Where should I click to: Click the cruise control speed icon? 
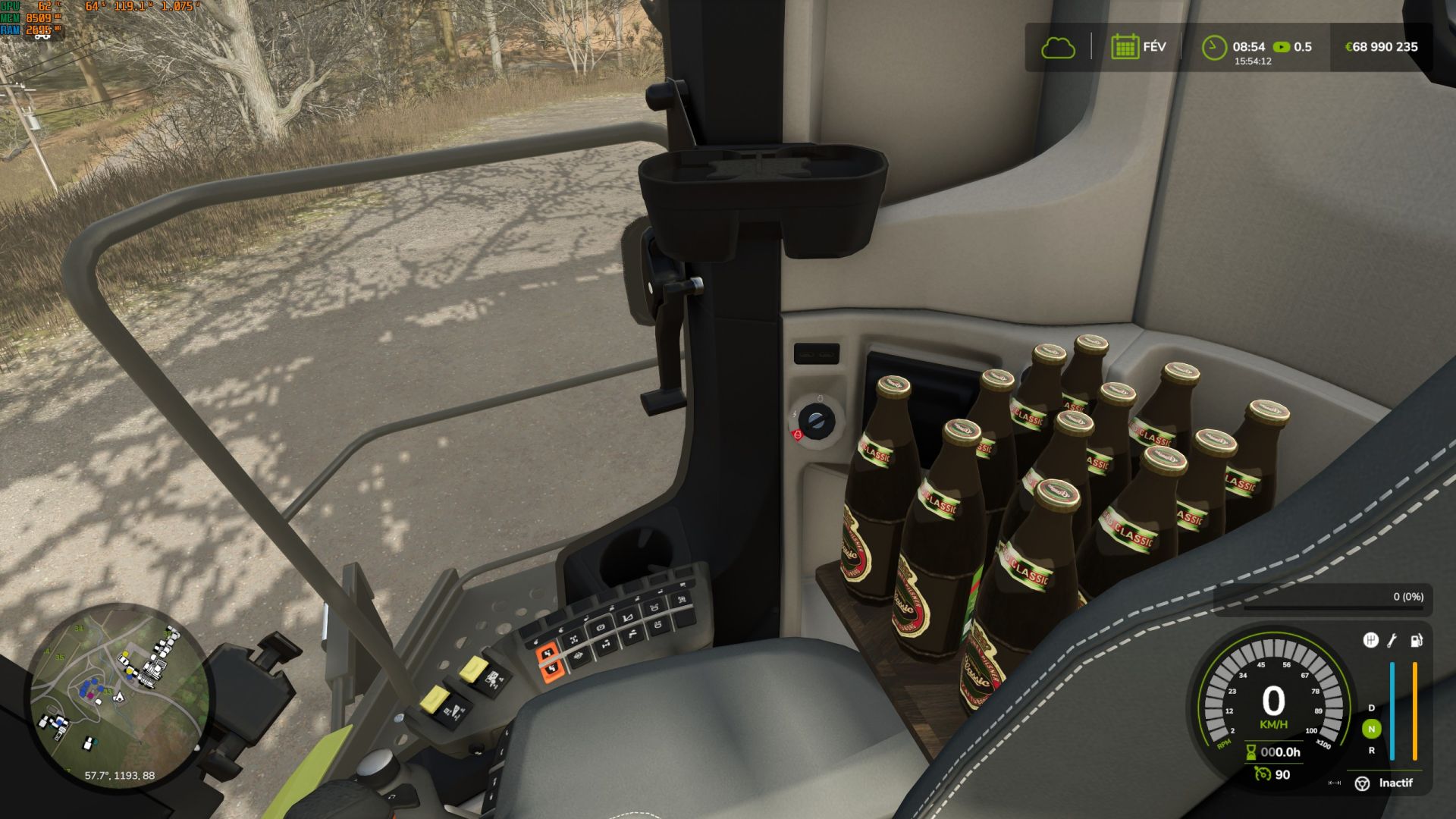(x=1262, y=774)
